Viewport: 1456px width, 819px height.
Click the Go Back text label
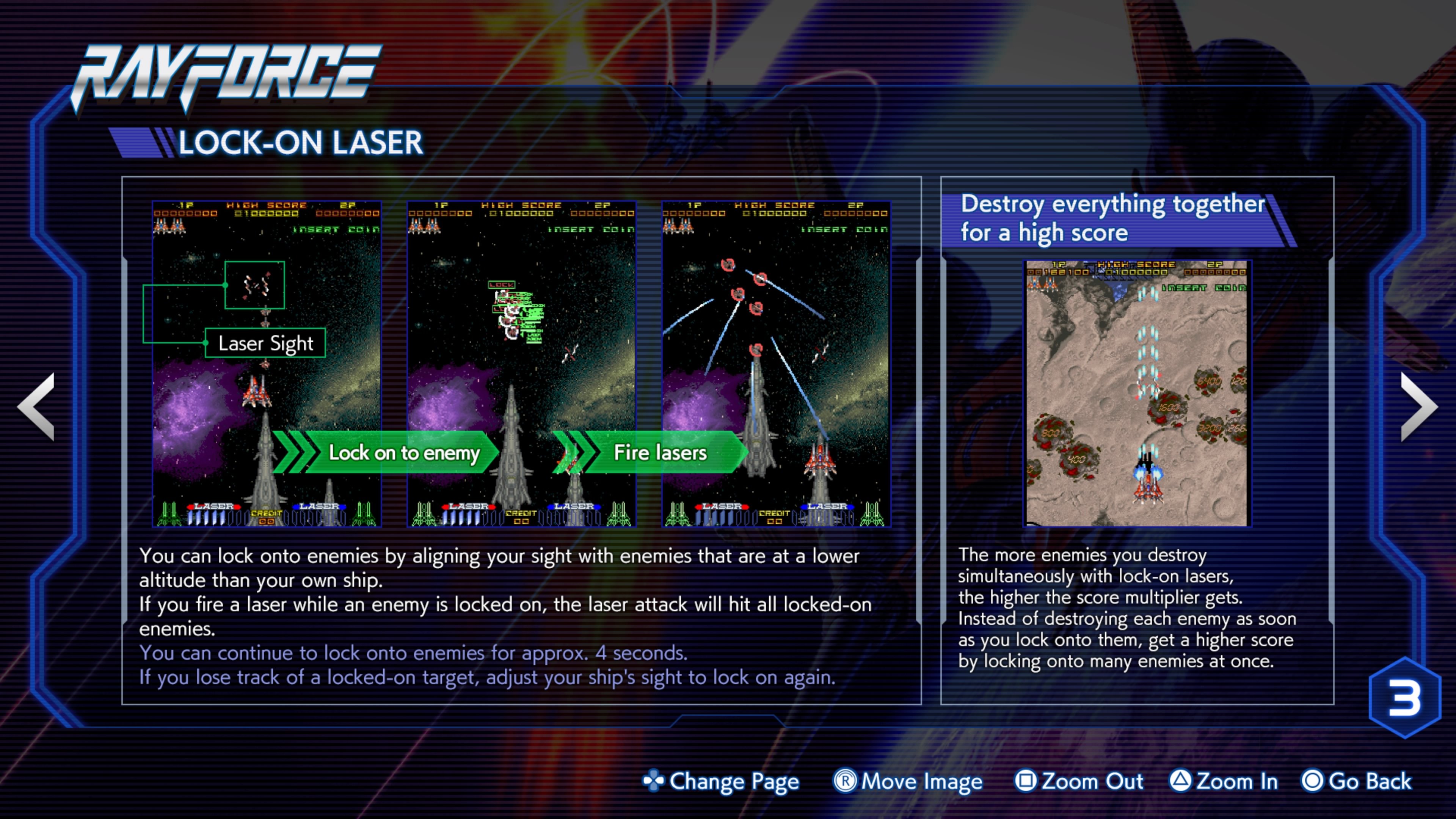pyautogui.click(x=1372, y=781)
